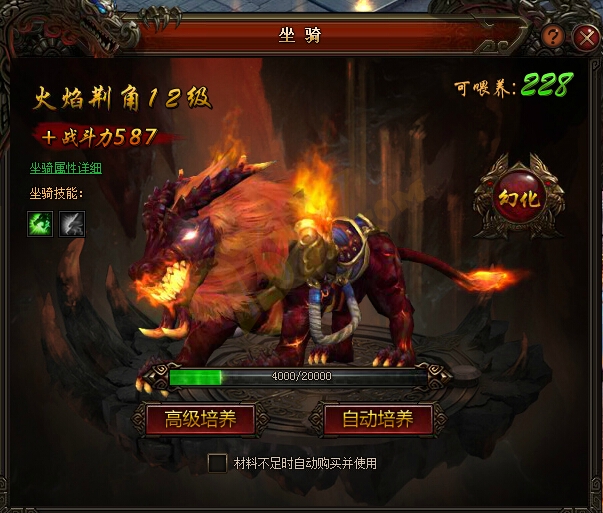Open the 坐骑属性详细 link
The image size is (603, 513).
[65, 168]
